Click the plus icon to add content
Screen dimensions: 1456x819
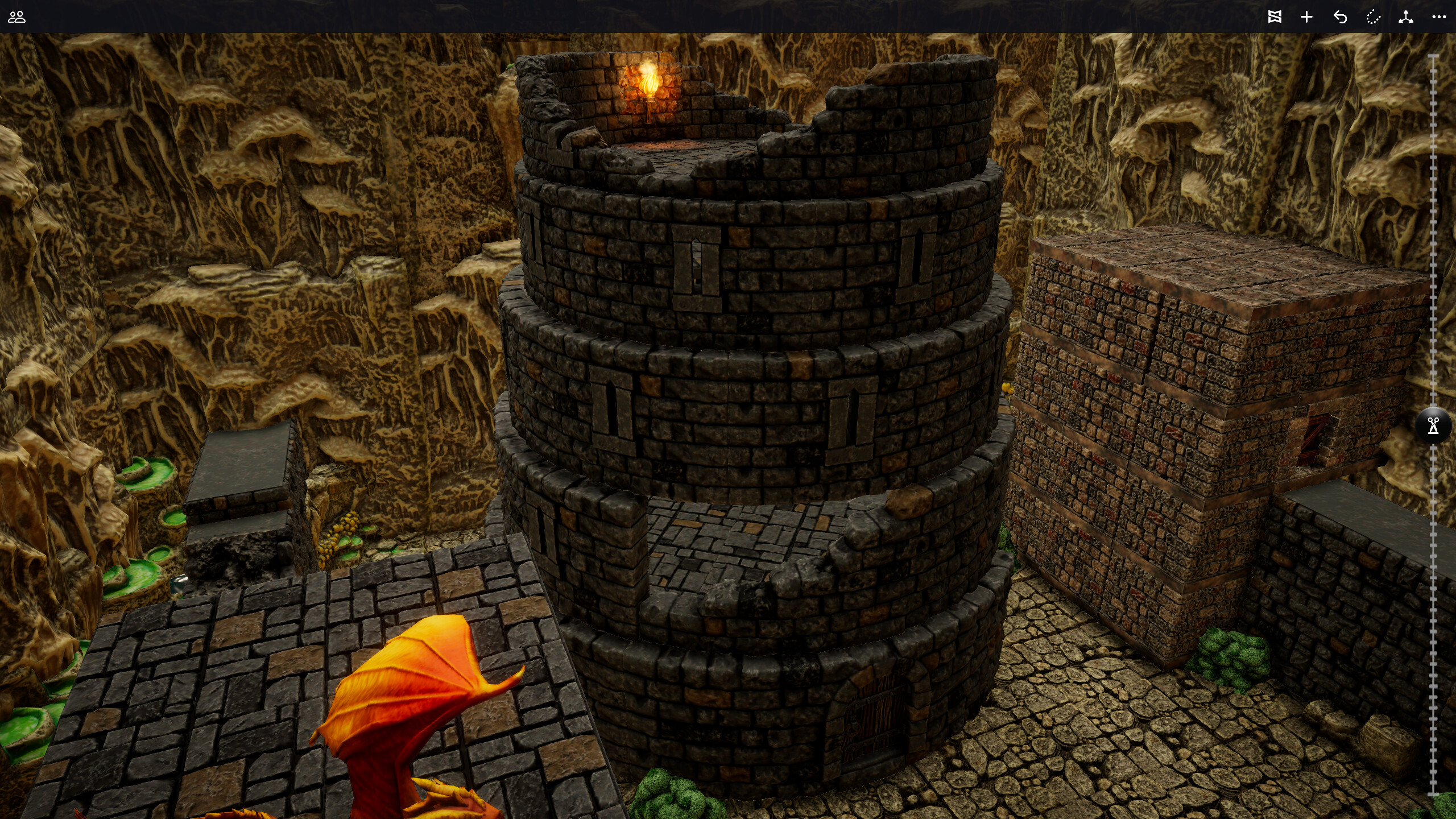[1306, 17]
